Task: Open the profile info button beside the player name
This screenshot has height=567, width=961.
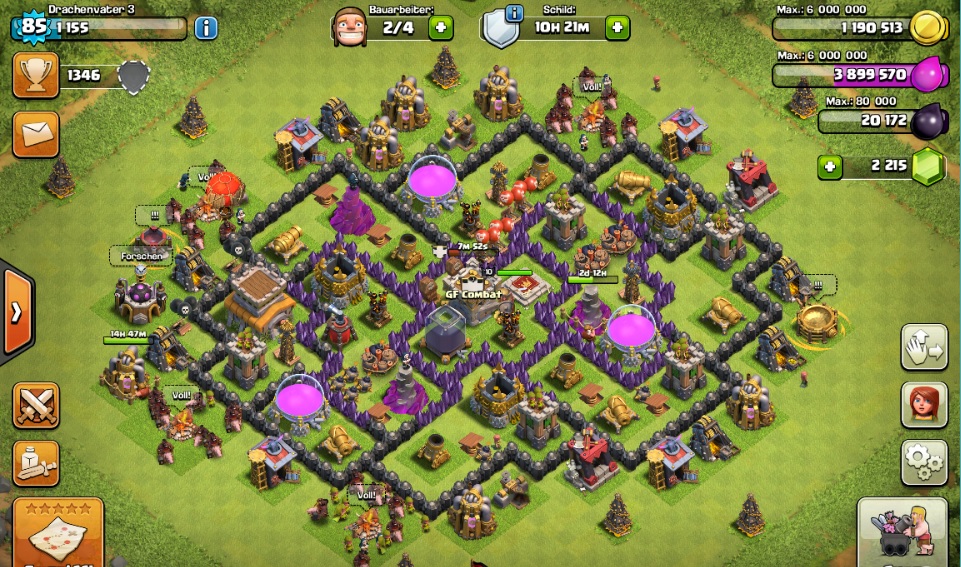Action: coord(206,27)
